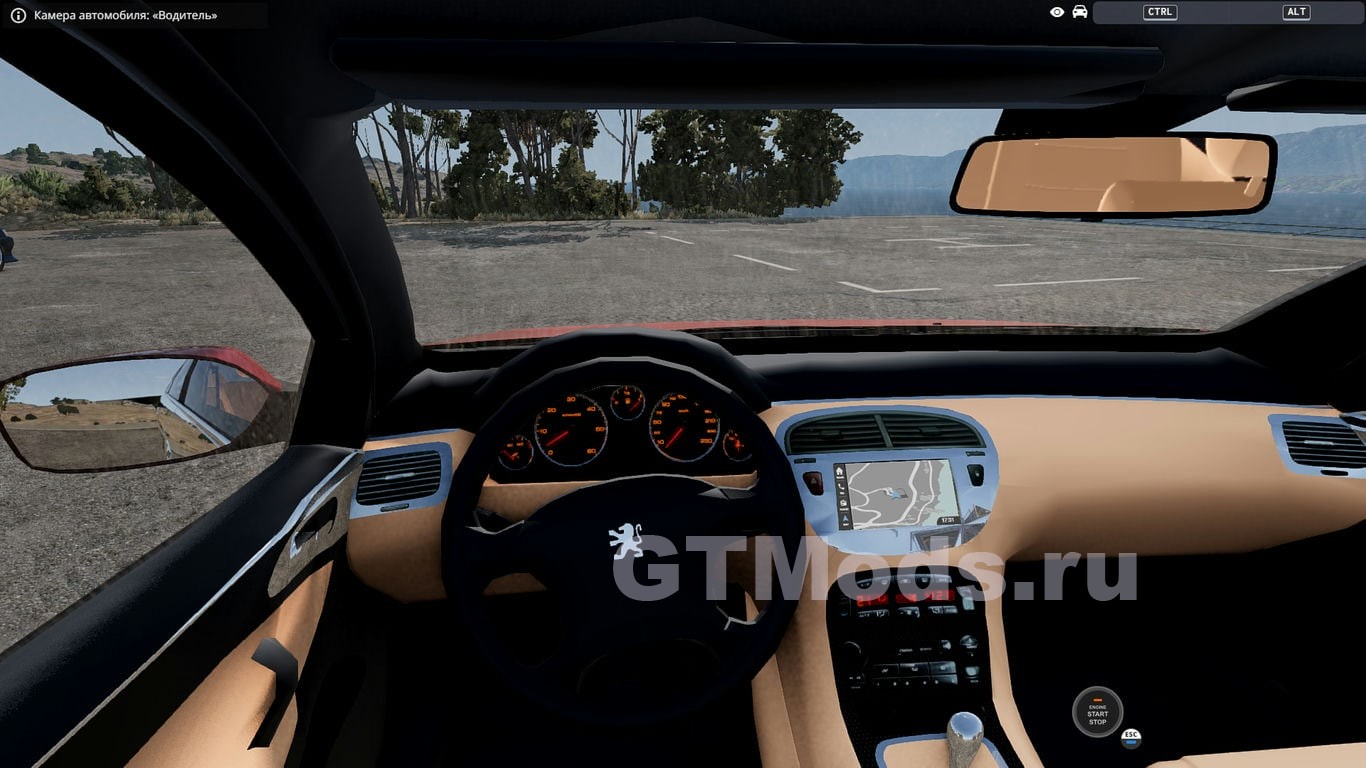This screenshot has height=768, width=1366.
Task: Toggle the Engine Start Stop button
Action: pos(1097,712)
